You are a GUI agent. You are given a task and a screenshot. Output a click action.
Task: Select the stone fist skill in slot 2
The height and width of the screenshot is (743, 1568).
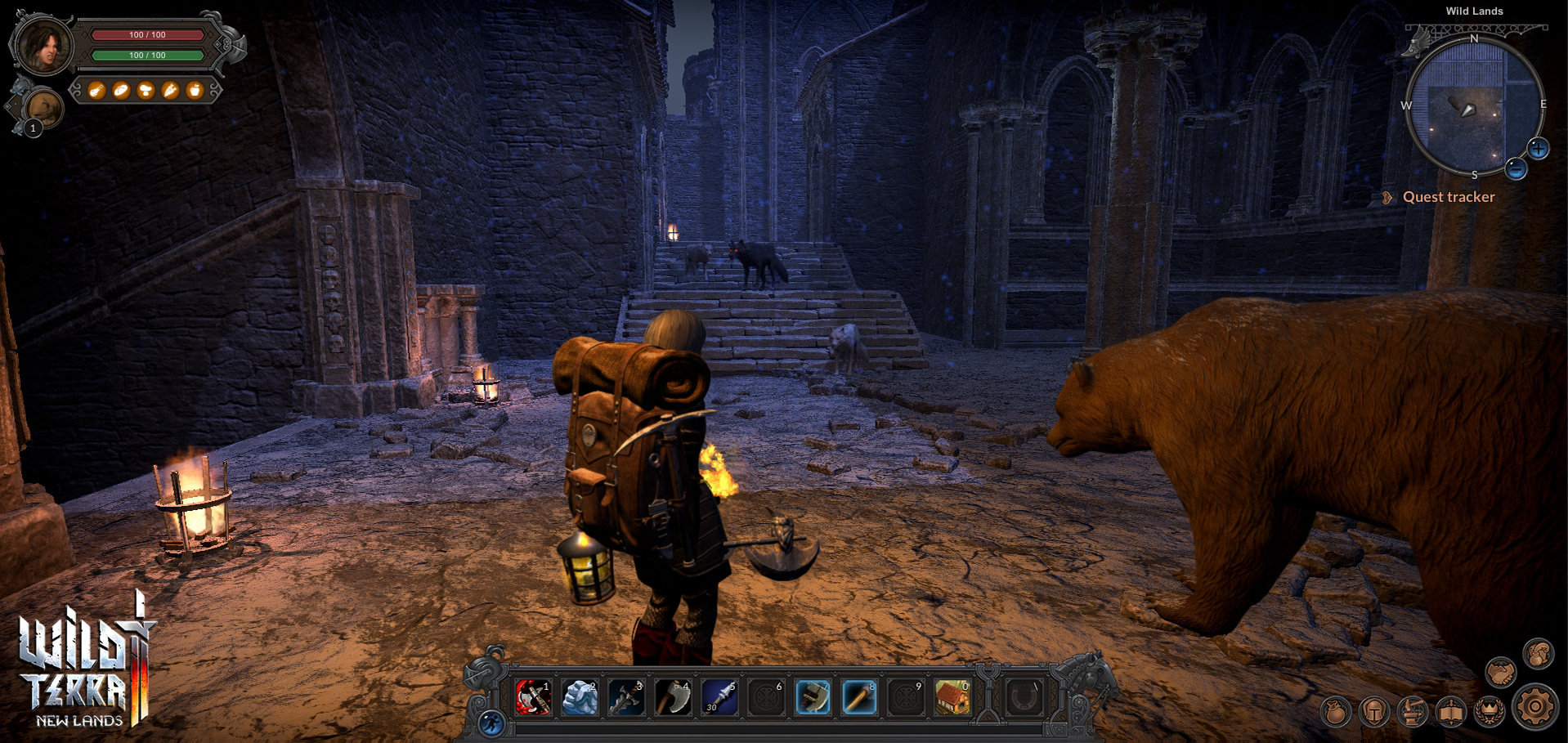click(x=580, y=697)
